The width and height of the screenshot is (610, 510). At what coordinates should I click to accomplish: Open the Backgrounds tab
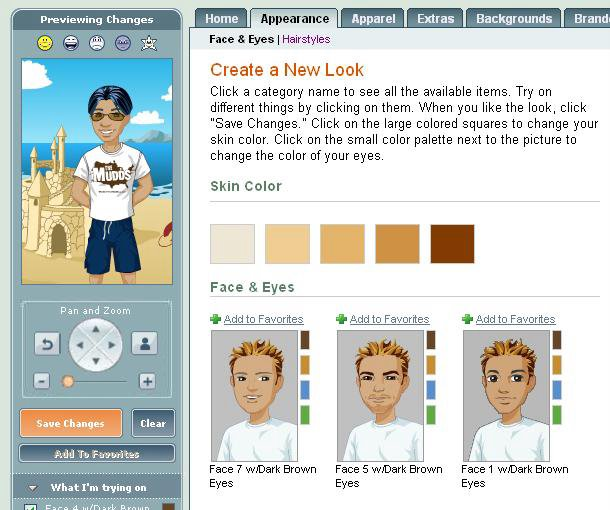click(x=513, y=18)
